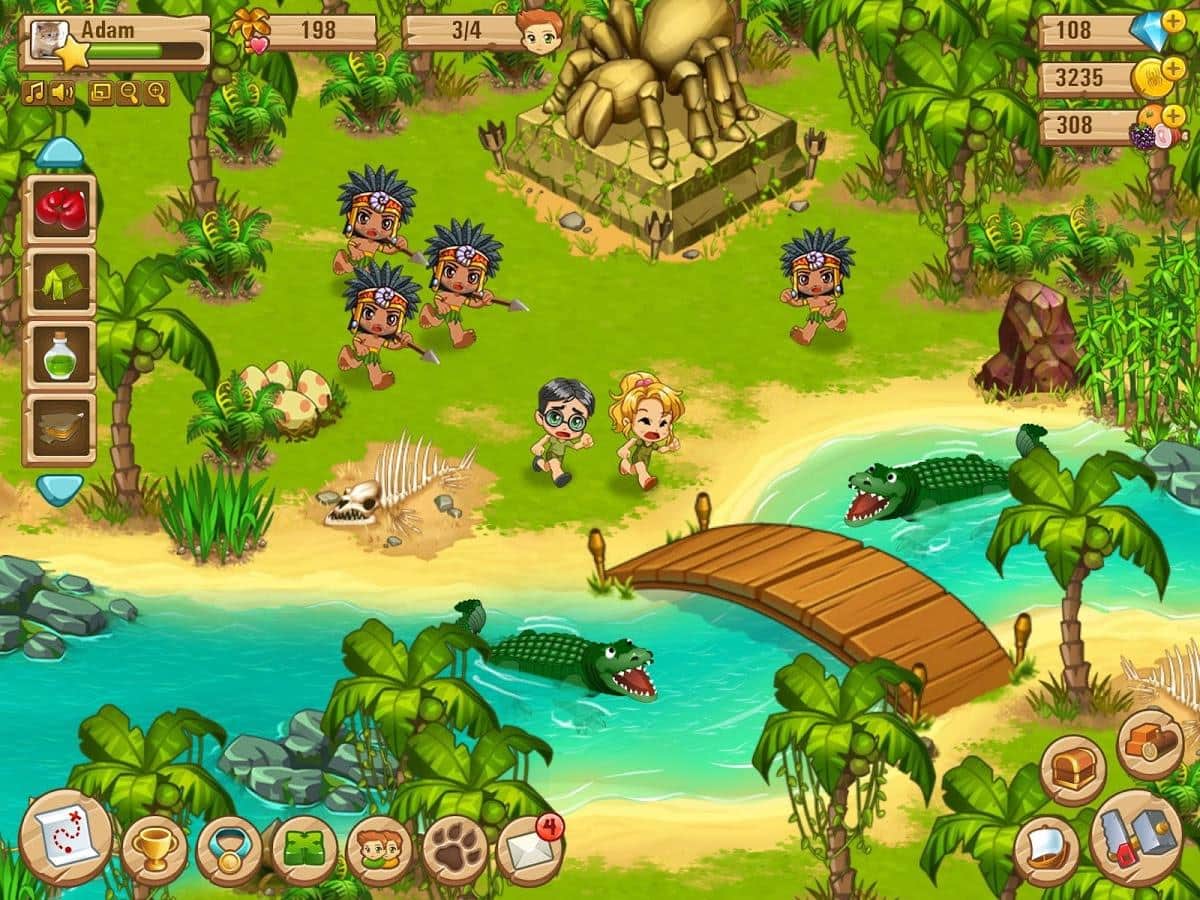Open the saw and hammer build menu
Viewport: 1200px width, 900px height.
1136,838
